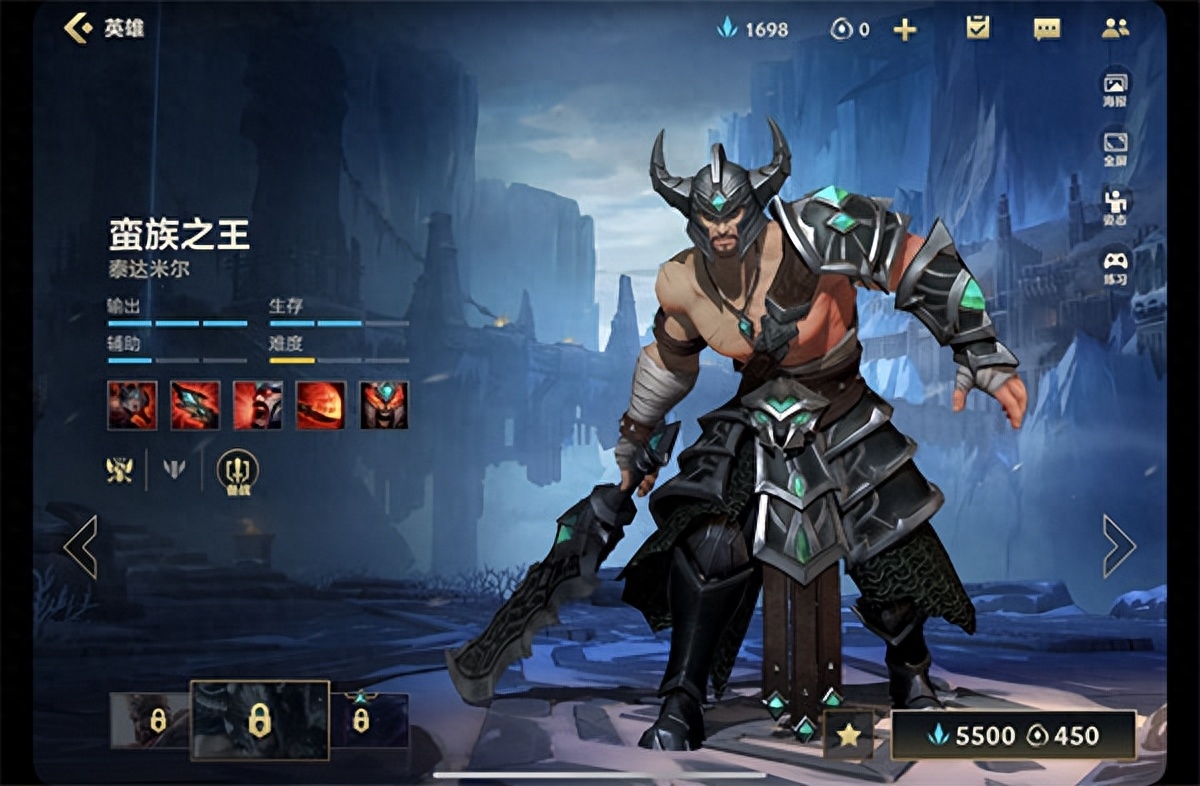The width and height of the screenshot is (1200, 786).
Task: Play the 姿态 pose animation
Action: pos(1115,207)
